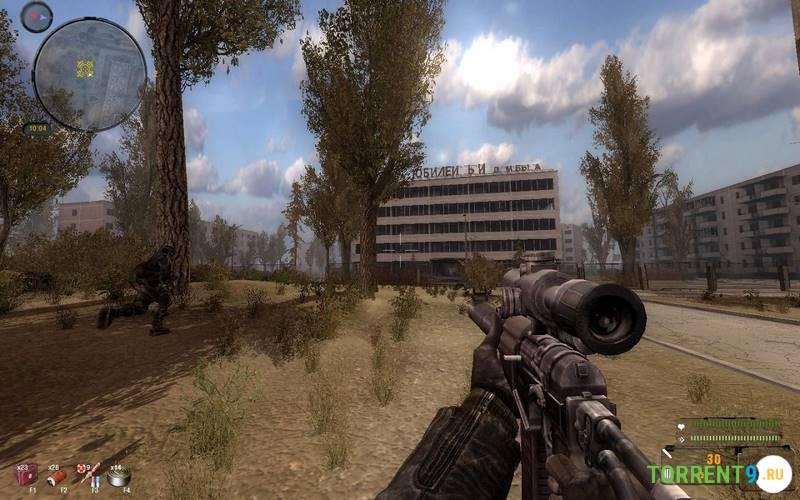This screenshot has width=800, height=500.
Task: Choose the F4 canned food quick slot
Action: pyautogui.click(x=121, y=475)
